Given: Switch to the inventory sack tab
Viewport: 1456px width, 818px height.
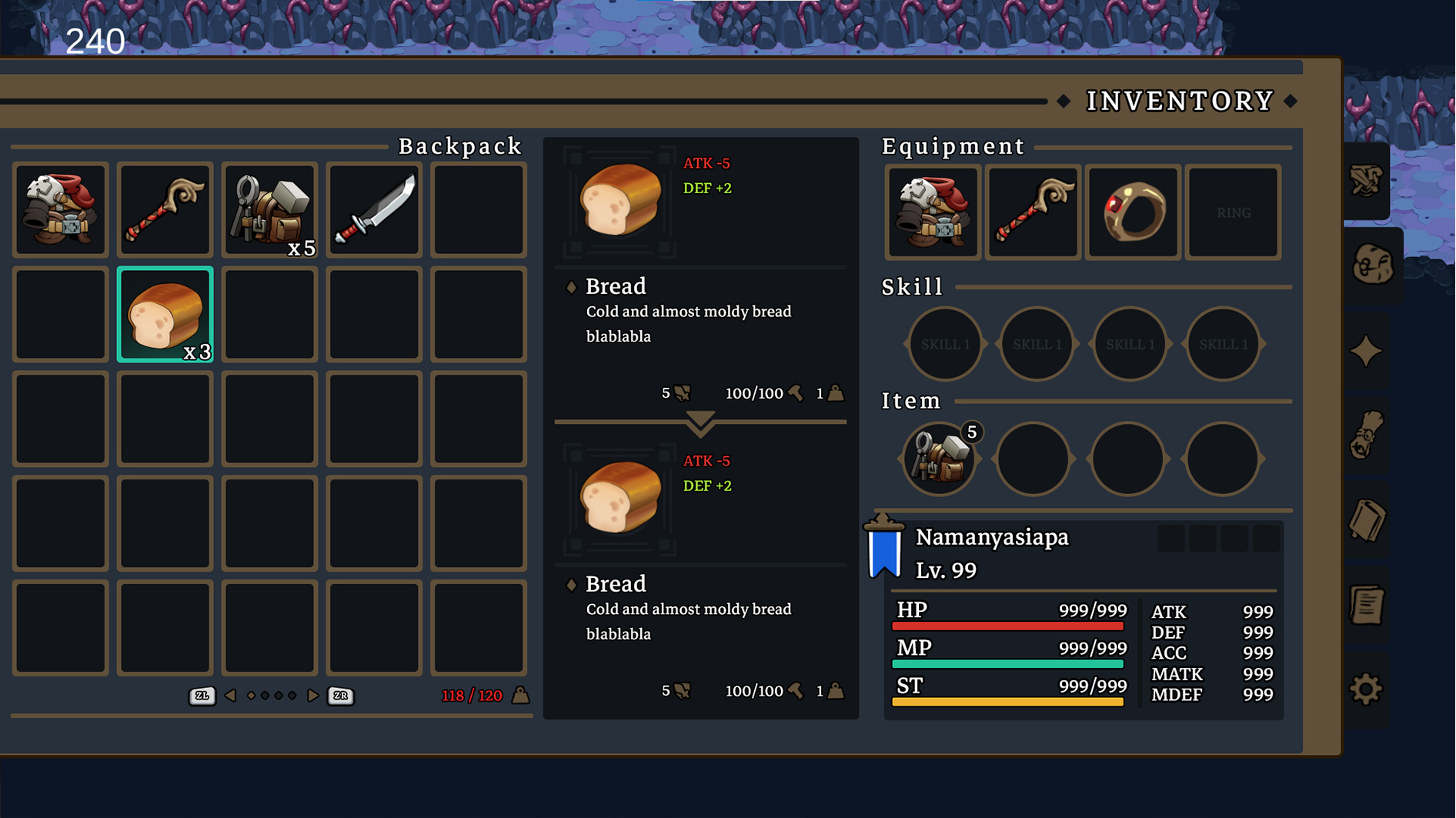Looking at the screenshot, I should coord(1372,265).
